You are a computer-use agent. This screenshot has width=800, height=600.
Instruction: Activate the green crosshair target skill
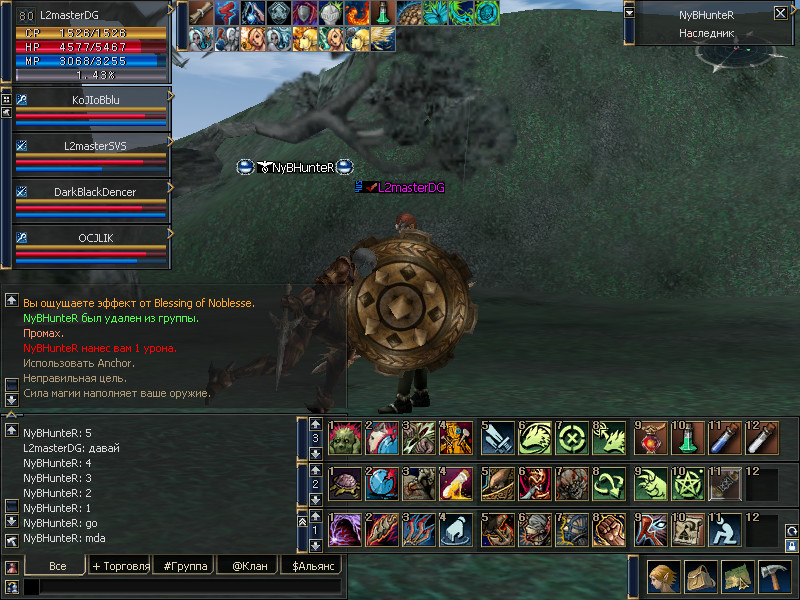(x=573, y=437)
